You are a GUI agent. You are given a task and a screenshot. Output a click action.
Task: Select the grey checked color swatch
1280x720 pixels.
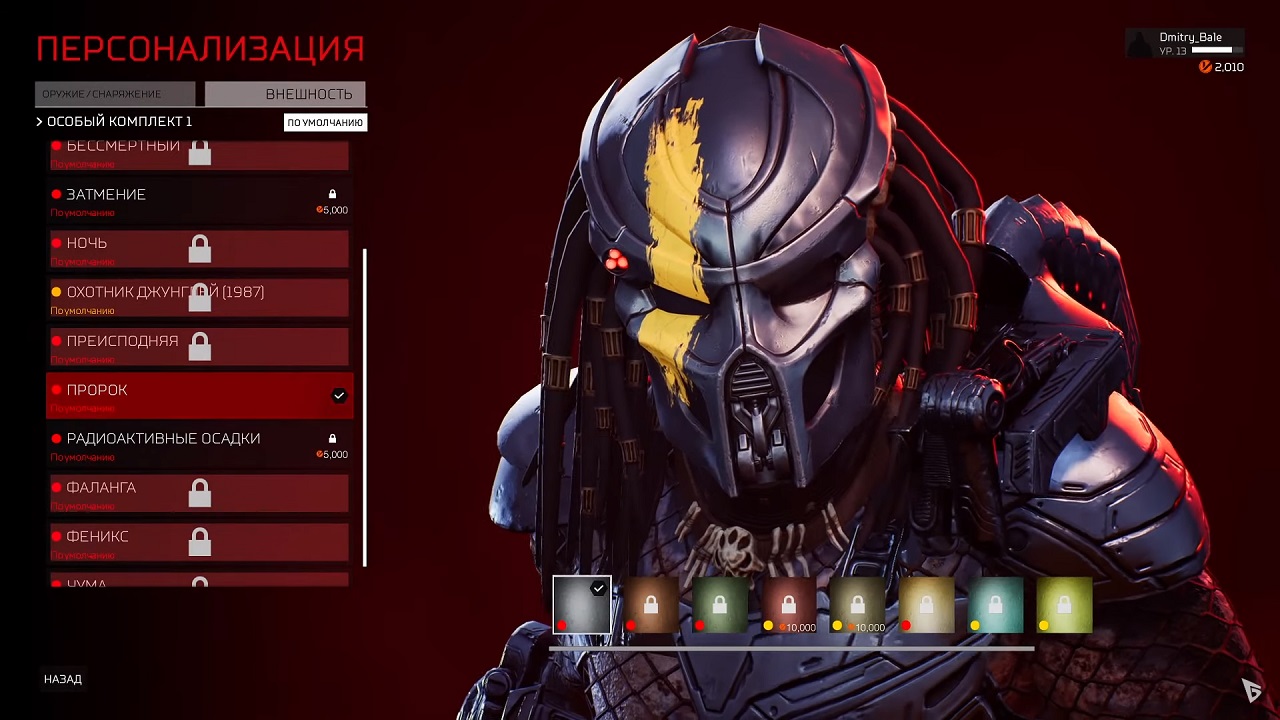tap(582, 605)
